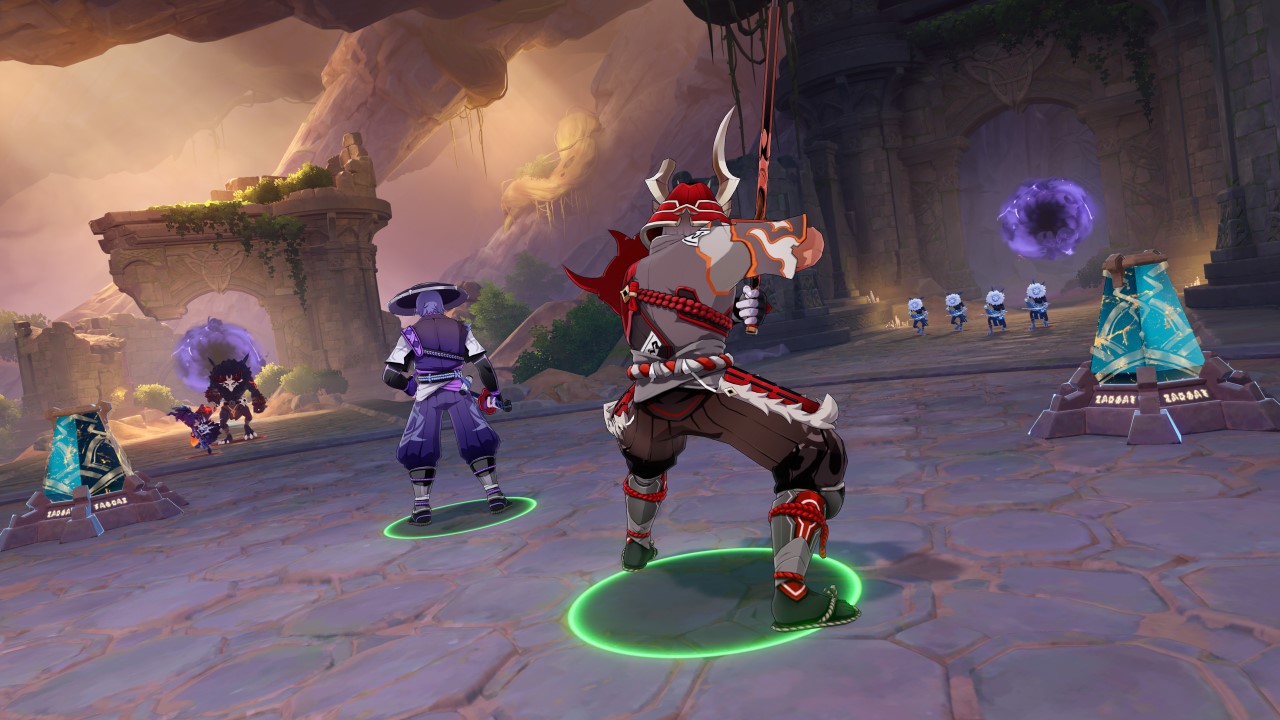Select the purple ninja with straw hat
Image resolution: width=1280 pixels, height=720 pixels.
tap(442, 400)
